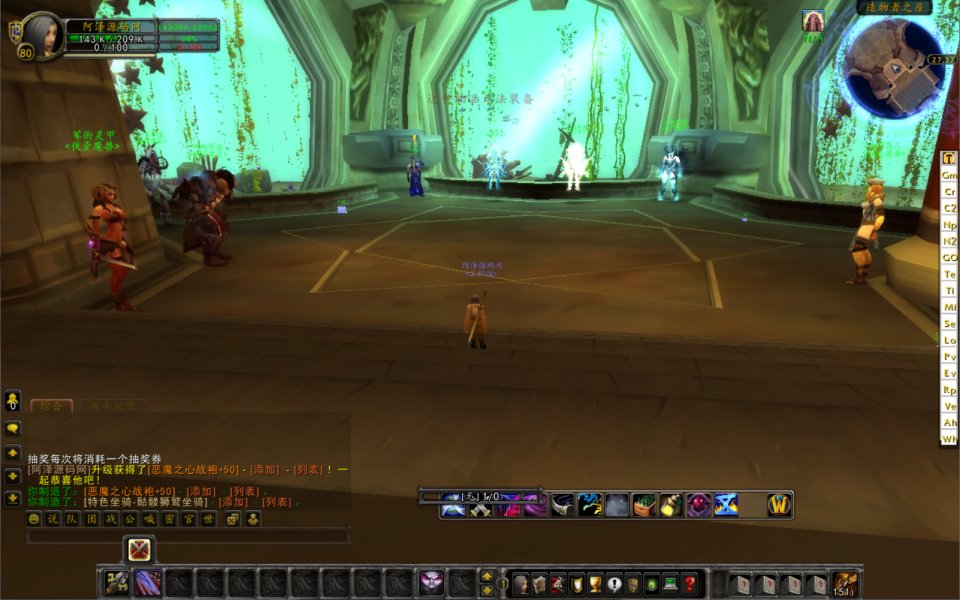Viewport: 960px width, 600px height.
Task: Open the Gm entry in the side list
Action: pyautogui.click(x=949, y=175)
